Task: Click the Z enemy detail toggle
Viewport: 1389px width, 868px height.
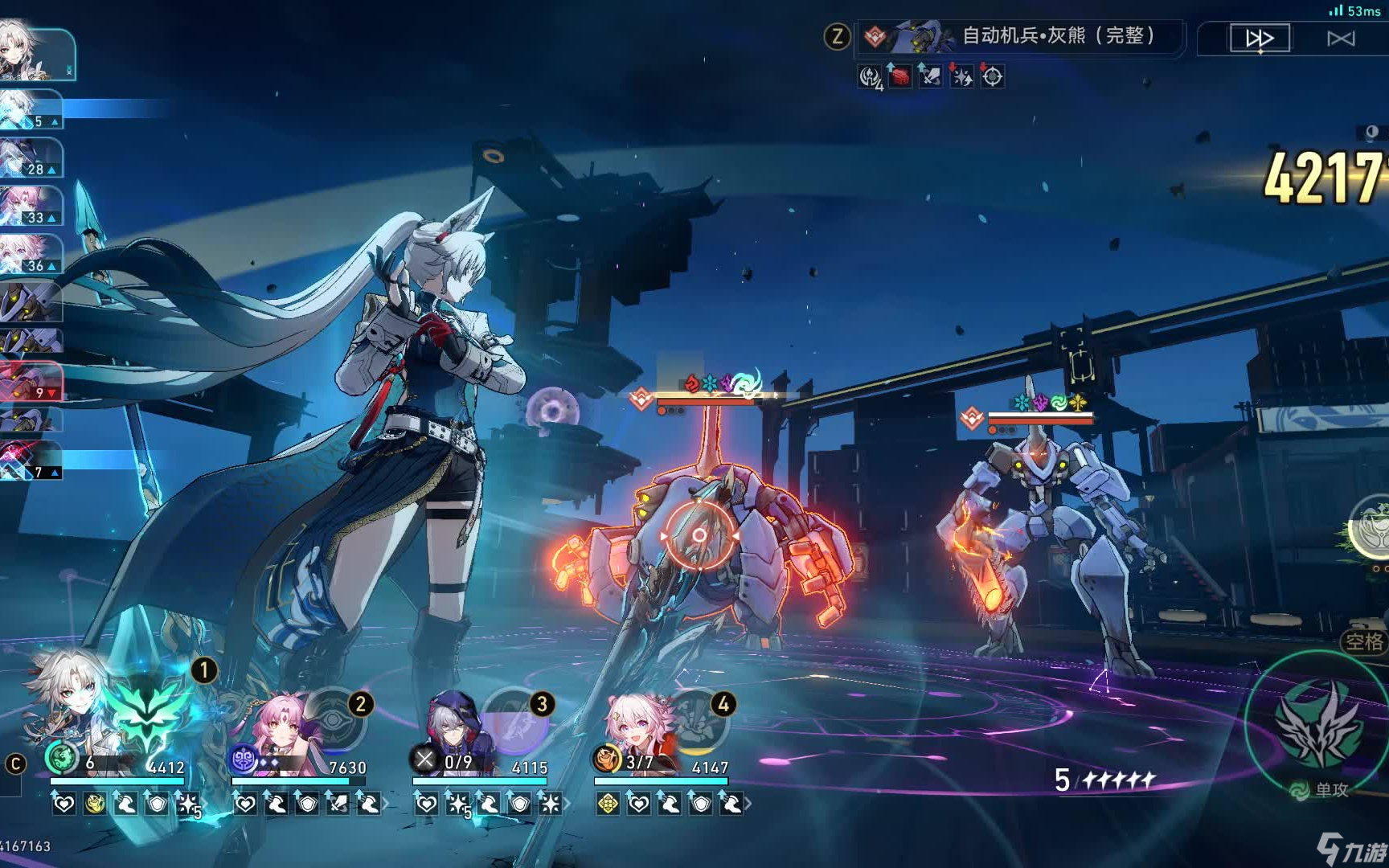Action: (x=836, y=36)
